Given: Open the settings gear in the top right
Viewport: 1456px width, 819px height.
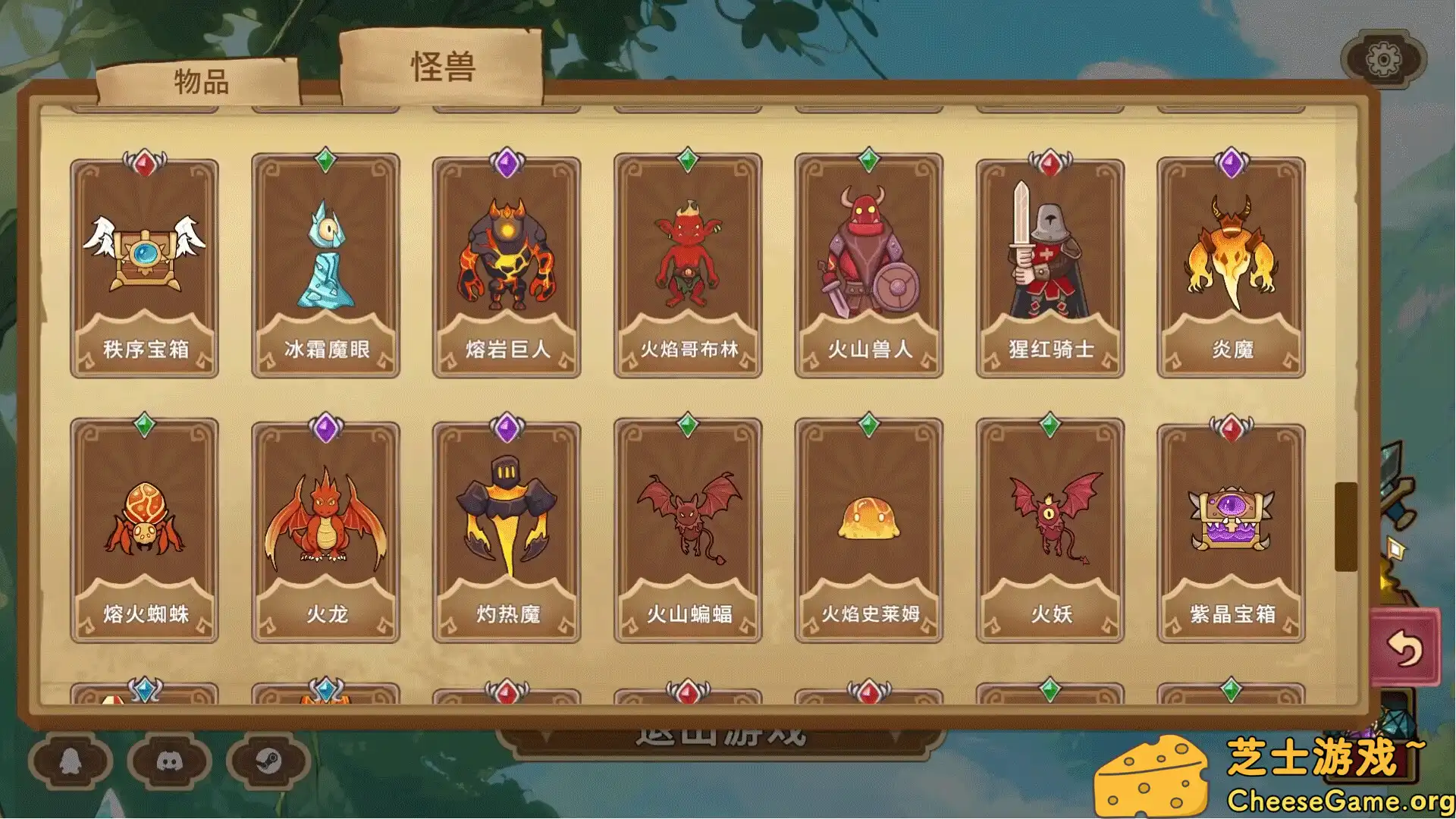Looking at the screenshot, I should point(1385,57).
